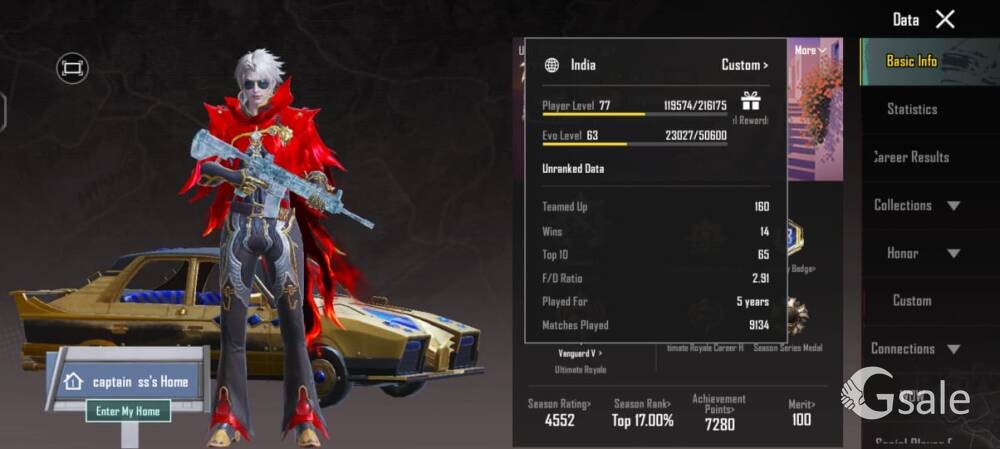View Season Rating details

(x=560, y=413)
